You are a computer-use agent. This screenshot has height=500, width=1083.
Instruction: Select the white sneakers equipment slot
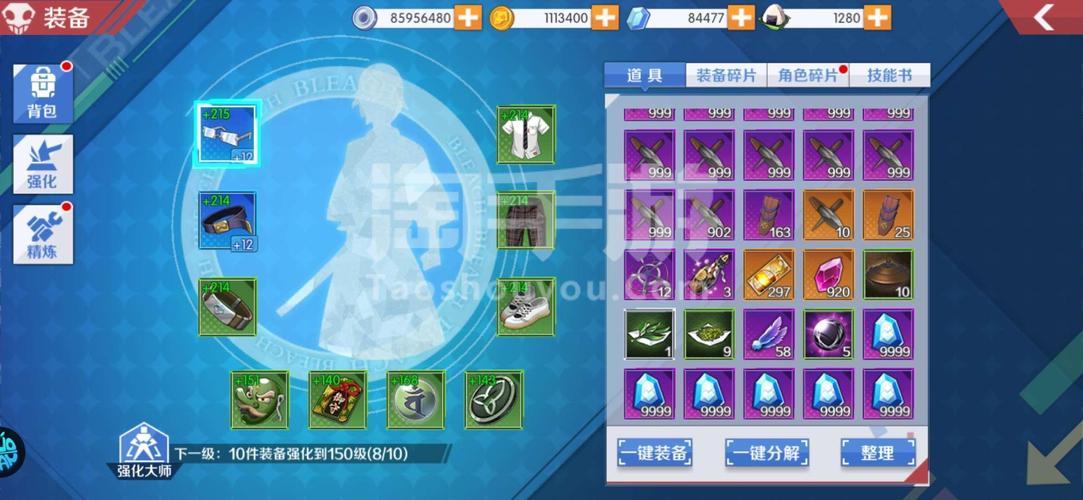tap(526, 306)
